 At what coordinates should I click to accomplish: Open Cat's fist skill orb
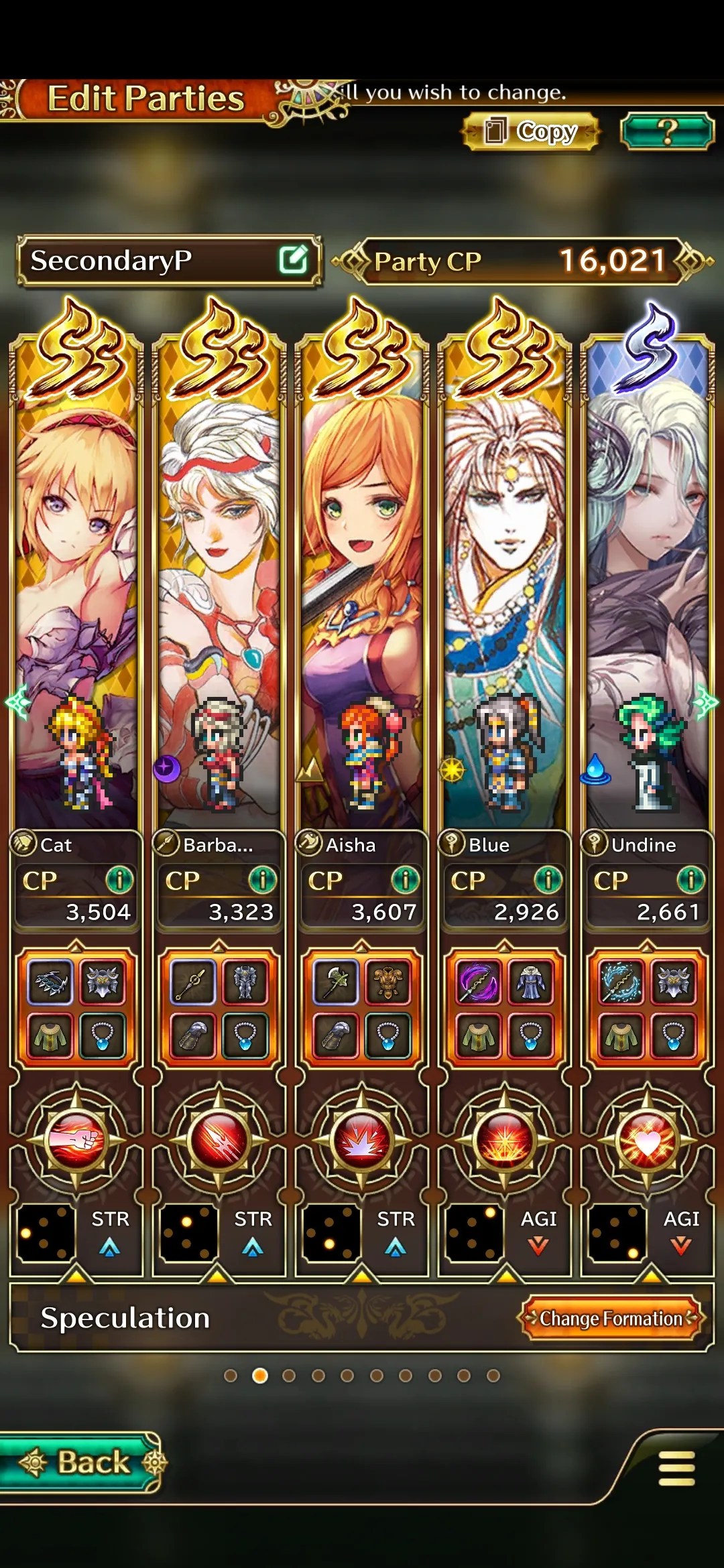click(76, 1139)
